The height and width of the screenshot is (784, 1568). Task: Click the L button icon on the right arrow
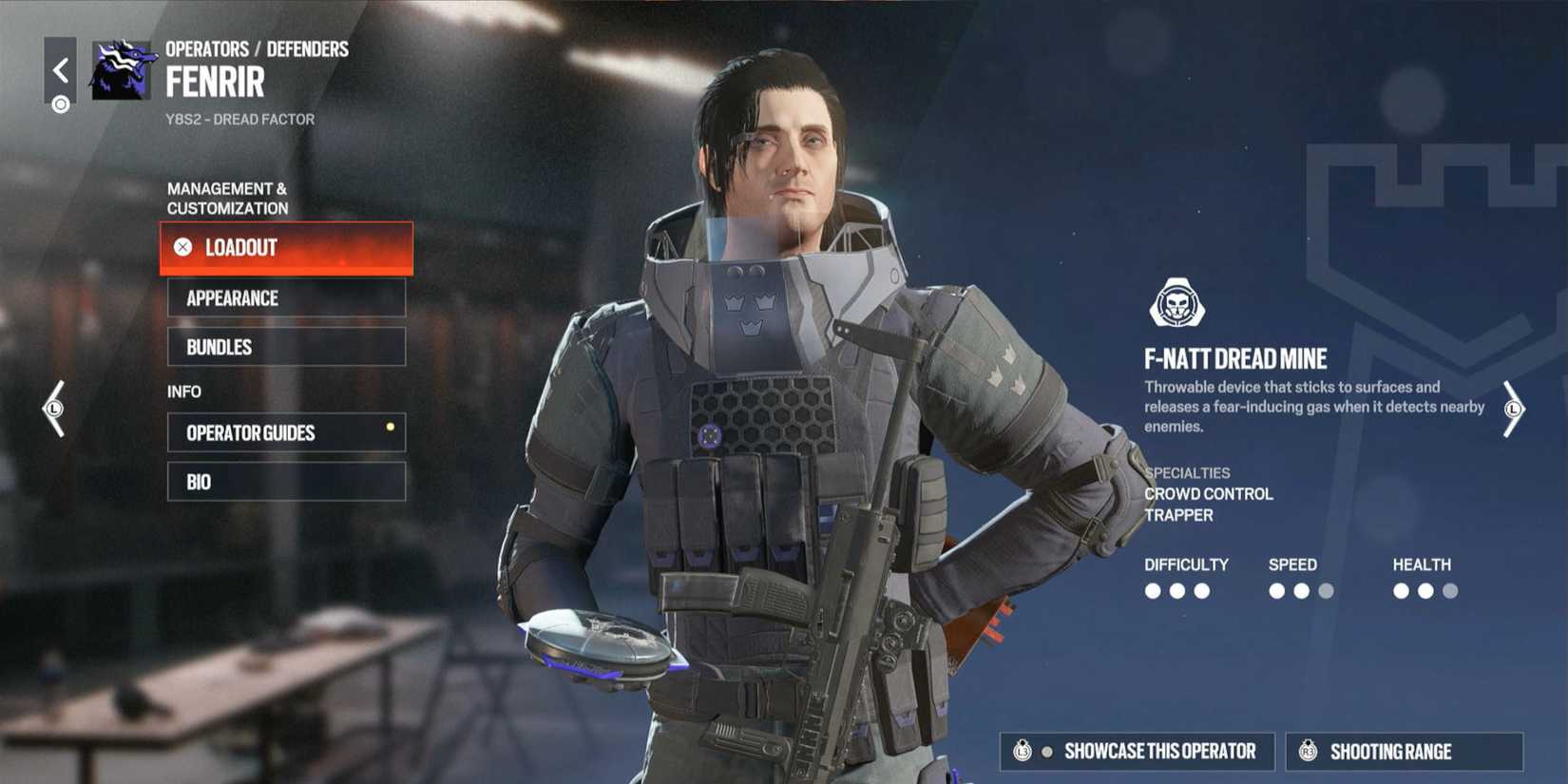(1515, 409)
